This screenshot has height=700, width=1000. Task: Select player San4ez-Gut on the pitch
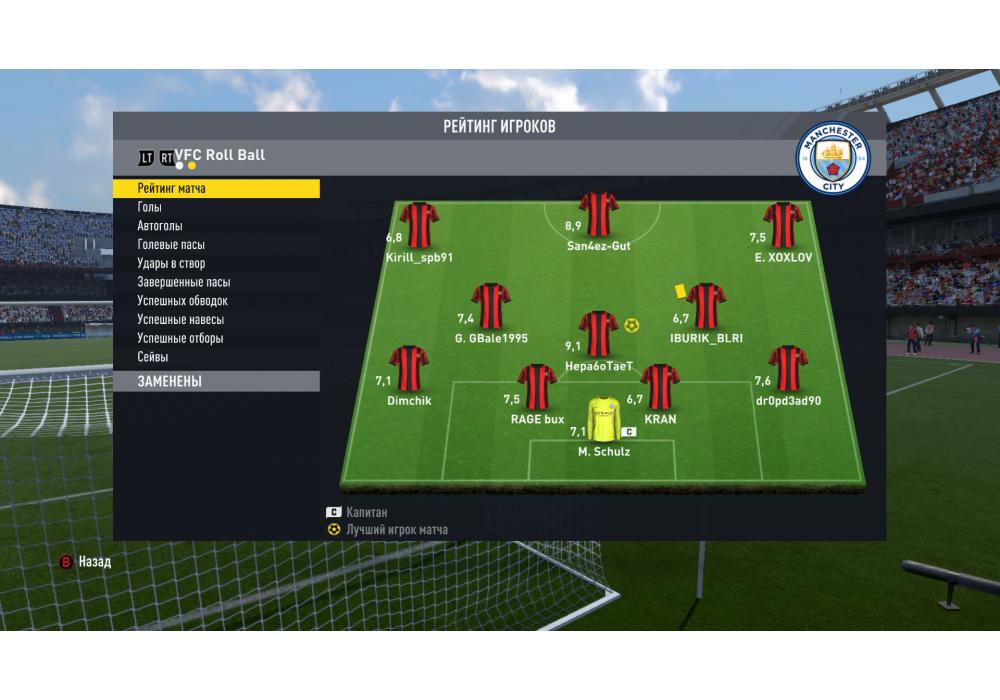(x=598, y=214)
